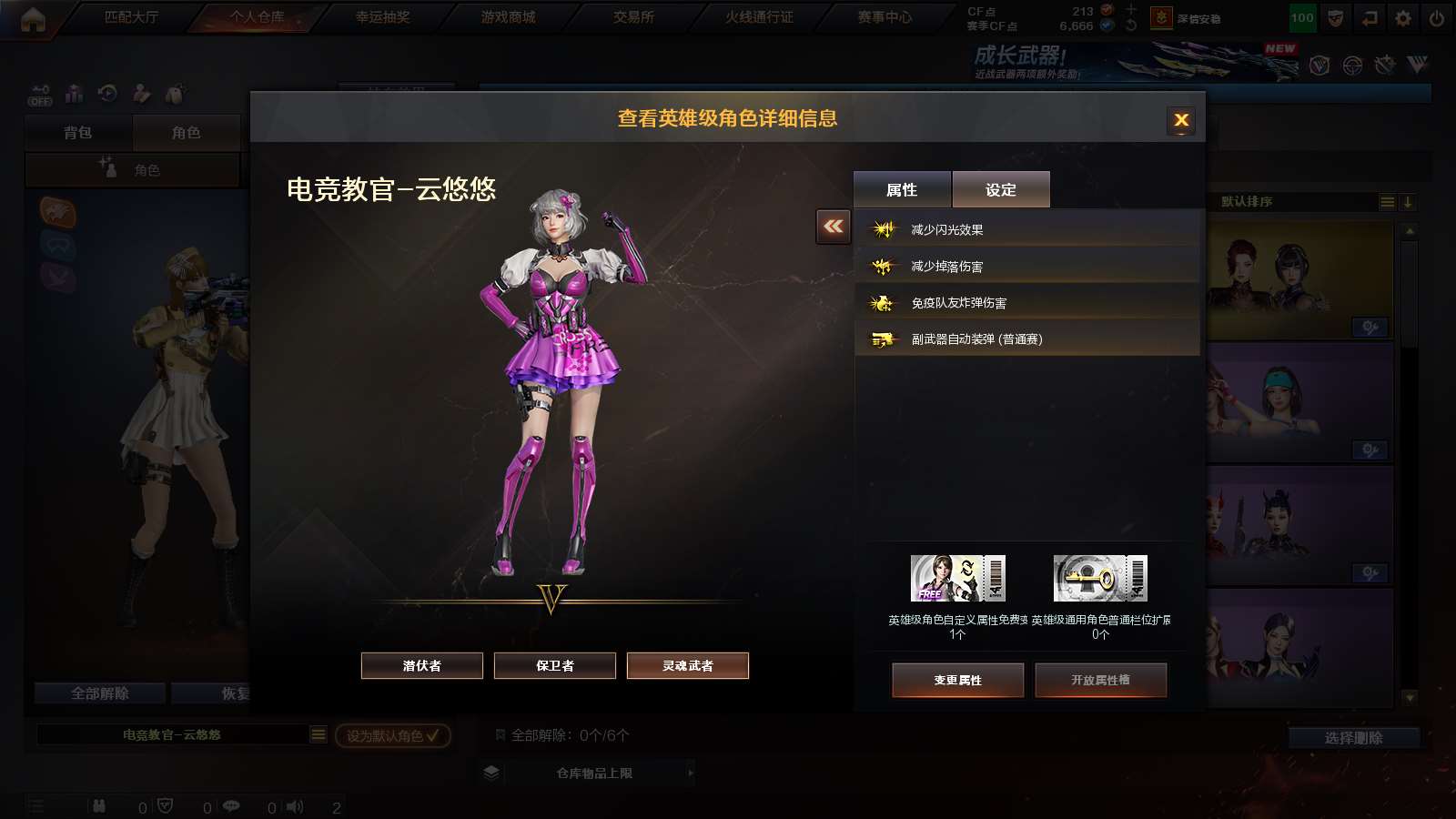The image size is (1456, 819).
Task: Toggle the OFF switch at the top left
Action: pos(38,94)
